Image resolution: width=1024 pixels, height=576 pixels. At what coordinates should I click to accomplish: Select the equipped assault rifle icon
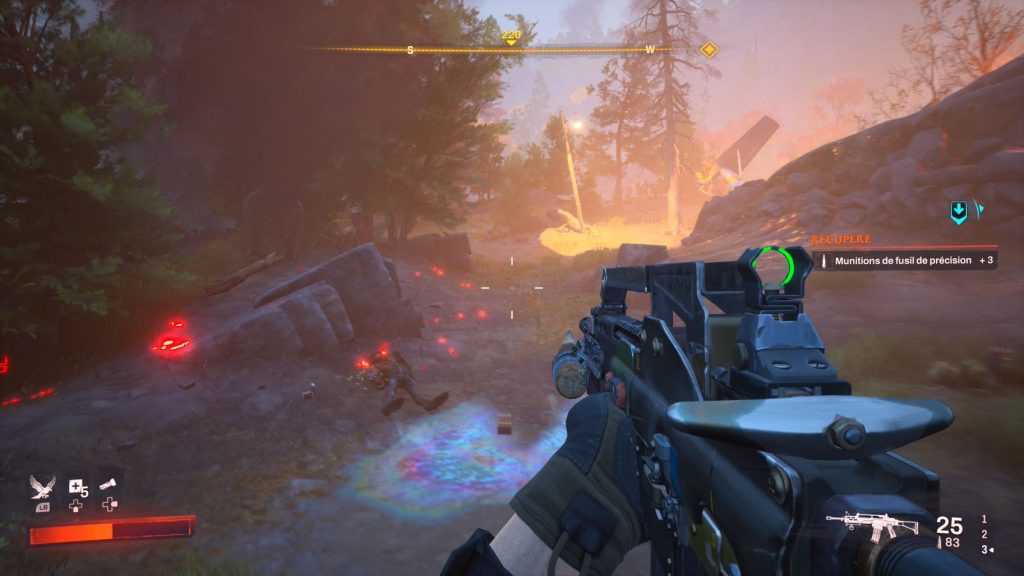(x=866, y=525)
